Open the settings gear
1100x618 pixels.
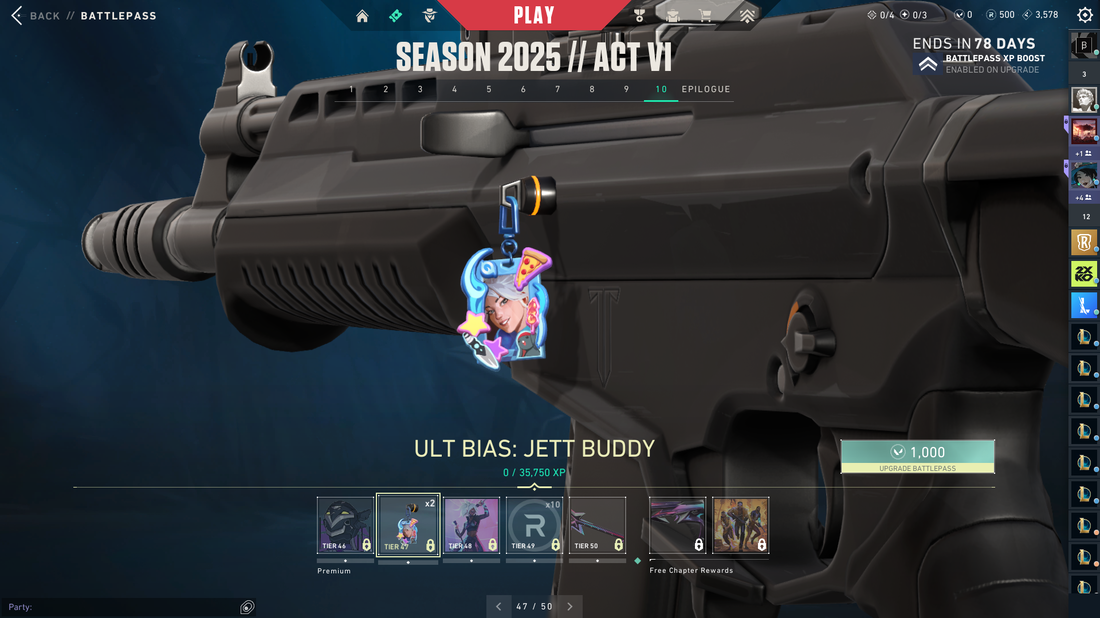(1084, 15)
